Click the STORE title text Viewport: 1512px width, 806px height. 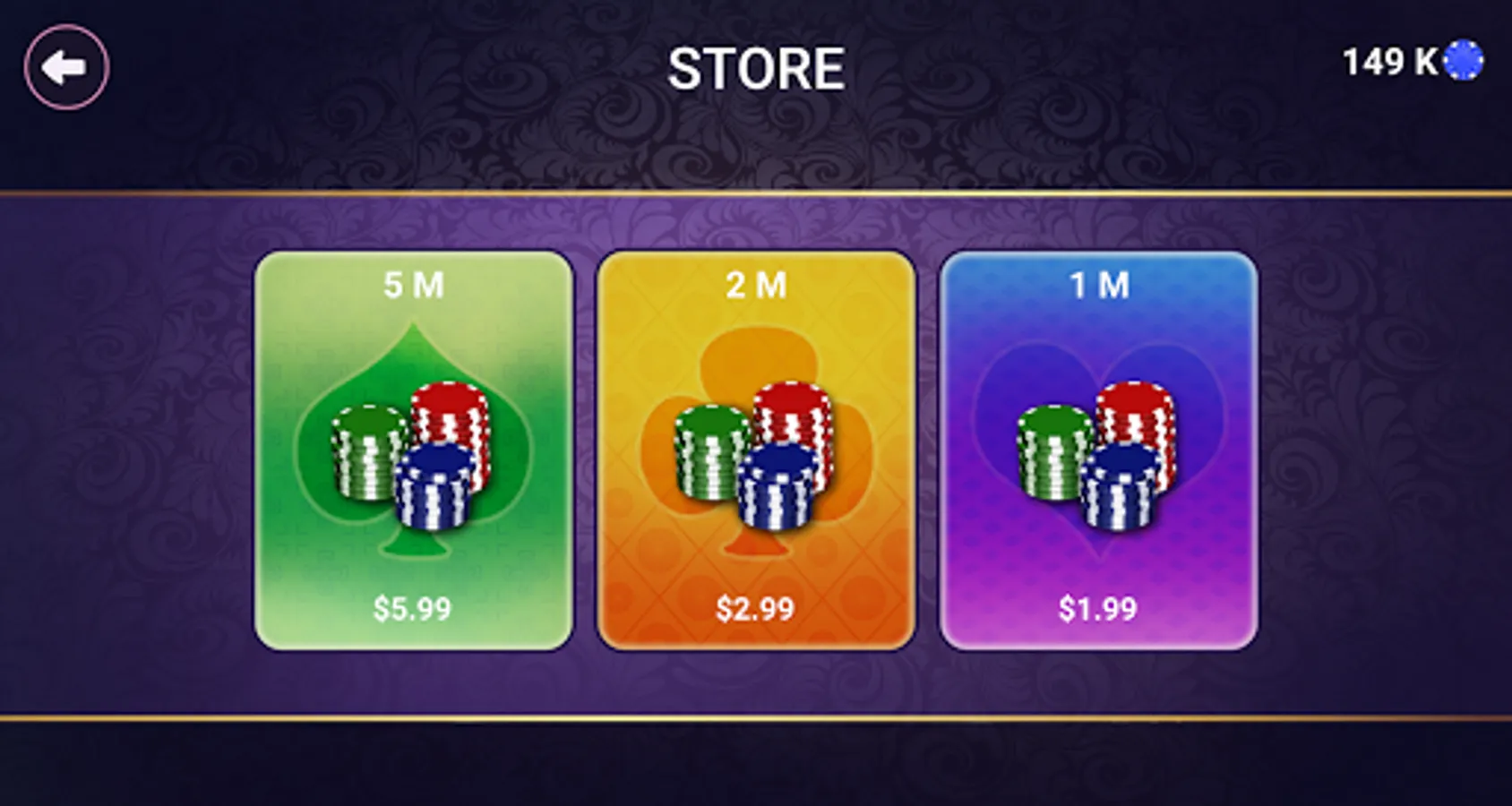[x=757, y=67]
